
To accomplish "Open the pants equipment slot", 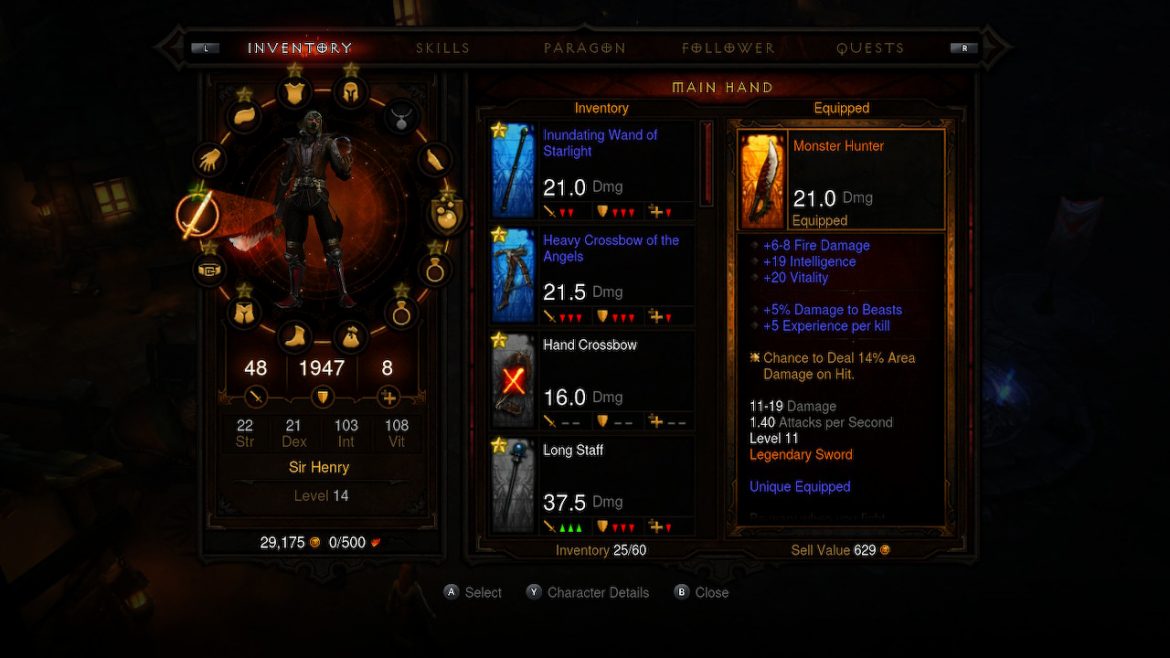I will coord(244,313).
